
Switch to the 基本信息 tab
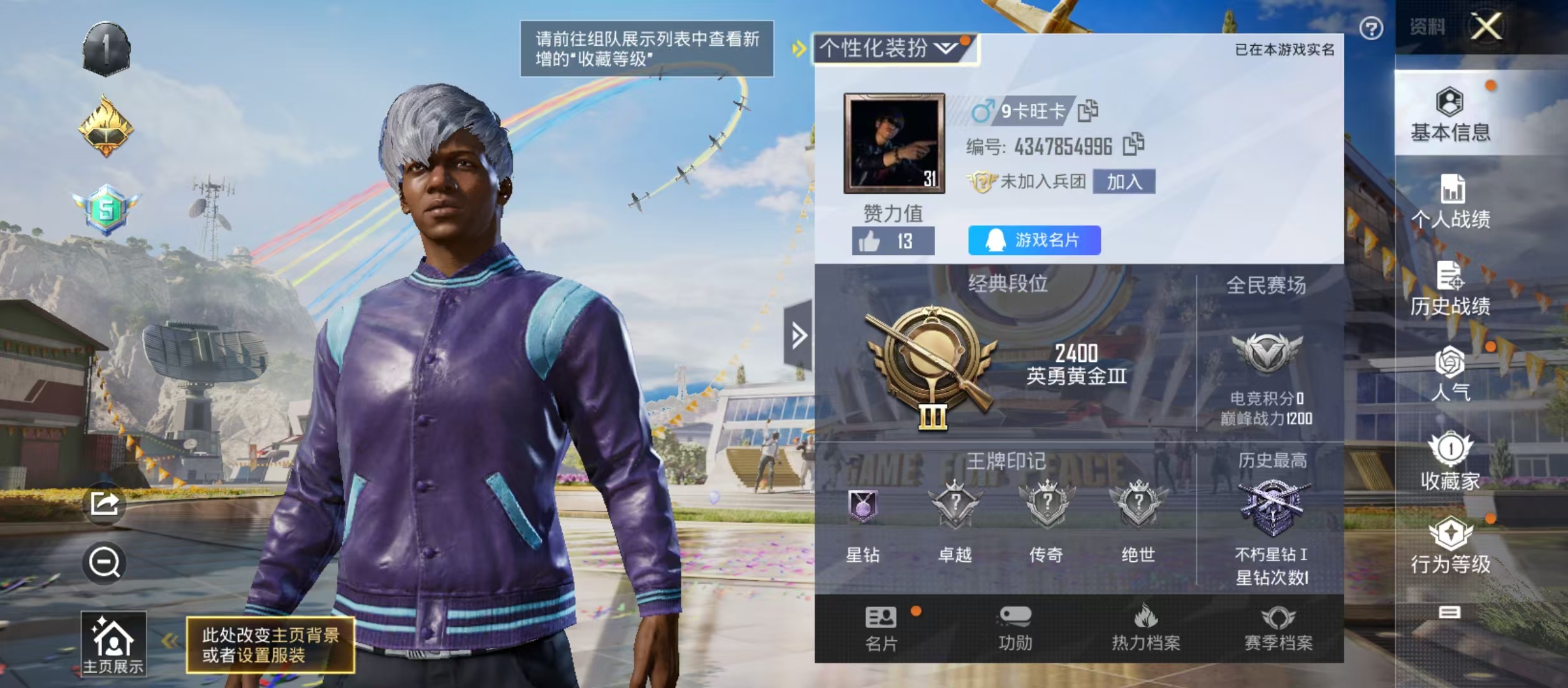point(1450,115)
